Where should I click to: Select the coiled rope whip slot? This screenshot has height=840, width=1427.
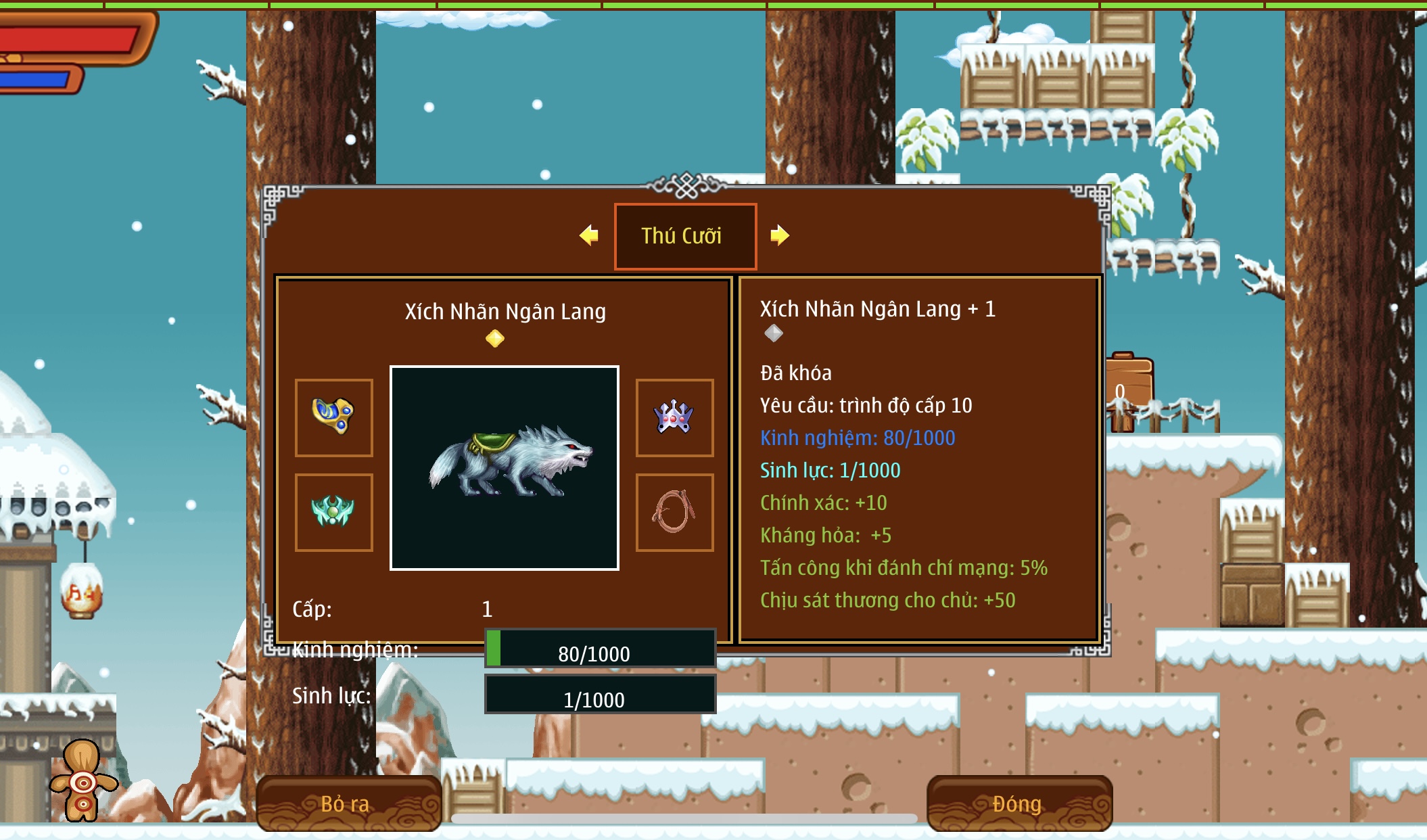coord(674,512)
